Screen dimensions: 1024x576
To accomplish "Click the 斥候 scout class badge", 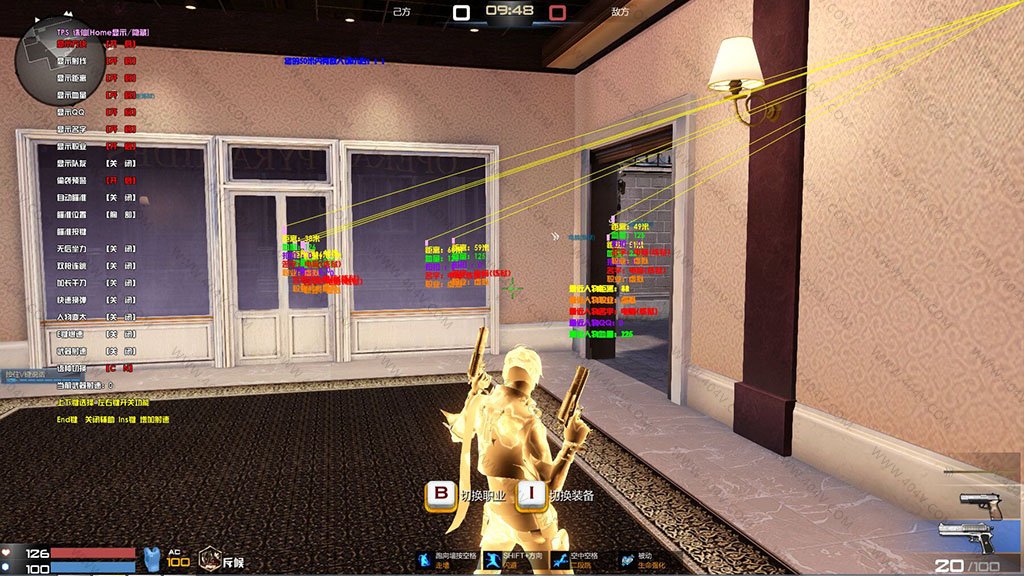I will 221,561.
